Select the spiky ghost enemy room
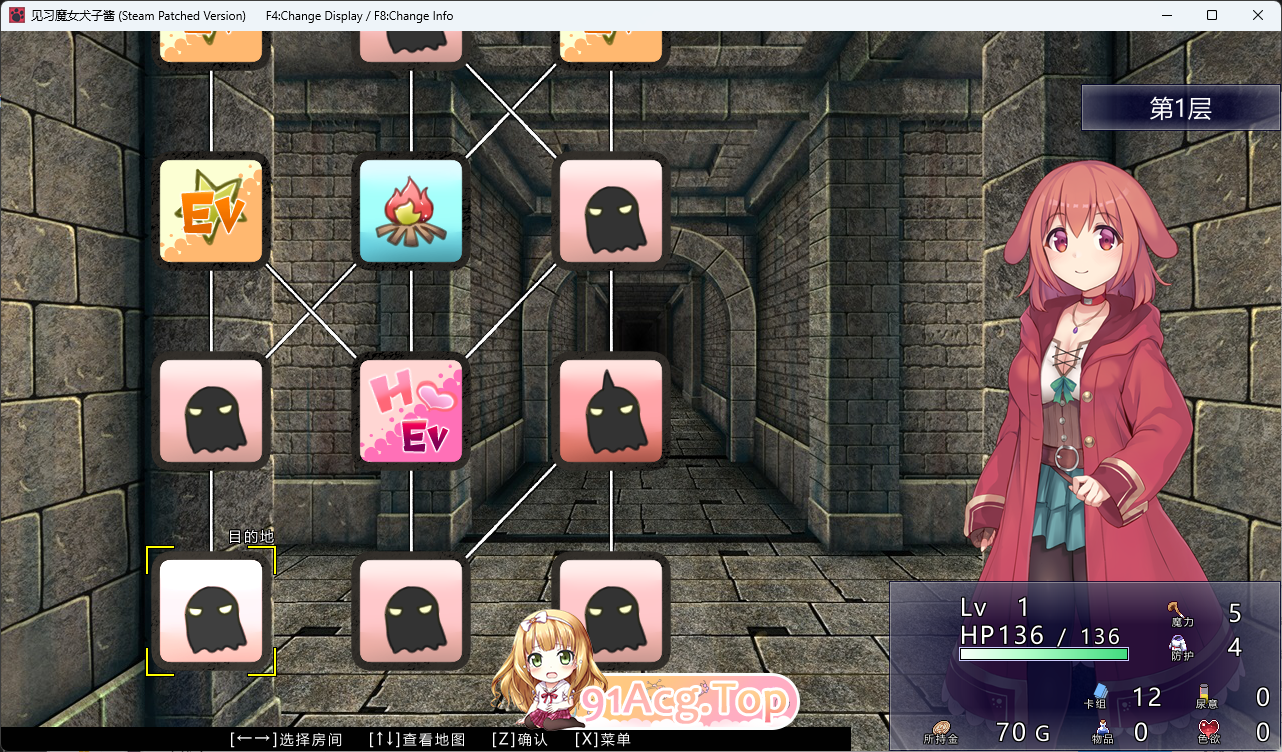1282x752 pixels. pyautogui.click(x=611, y=411)
